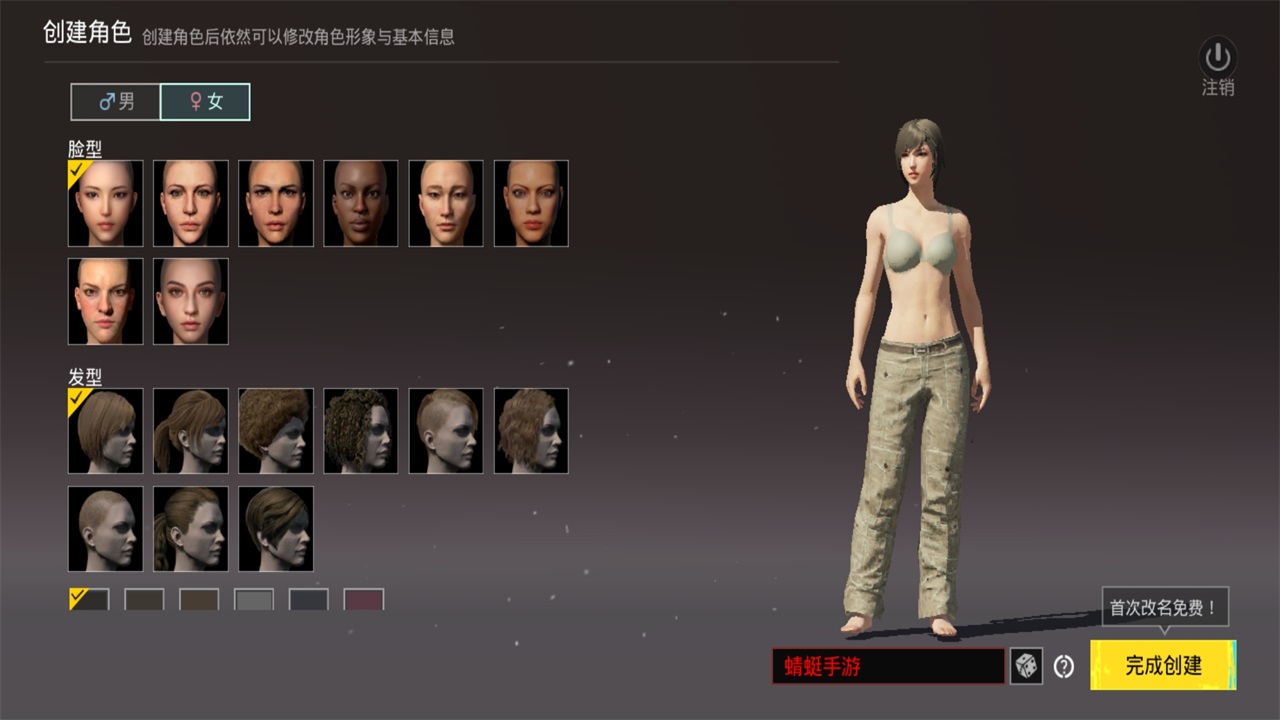Pick the bald shaved hairstyle
1280x720 pixels.
(x=106, y=529)
